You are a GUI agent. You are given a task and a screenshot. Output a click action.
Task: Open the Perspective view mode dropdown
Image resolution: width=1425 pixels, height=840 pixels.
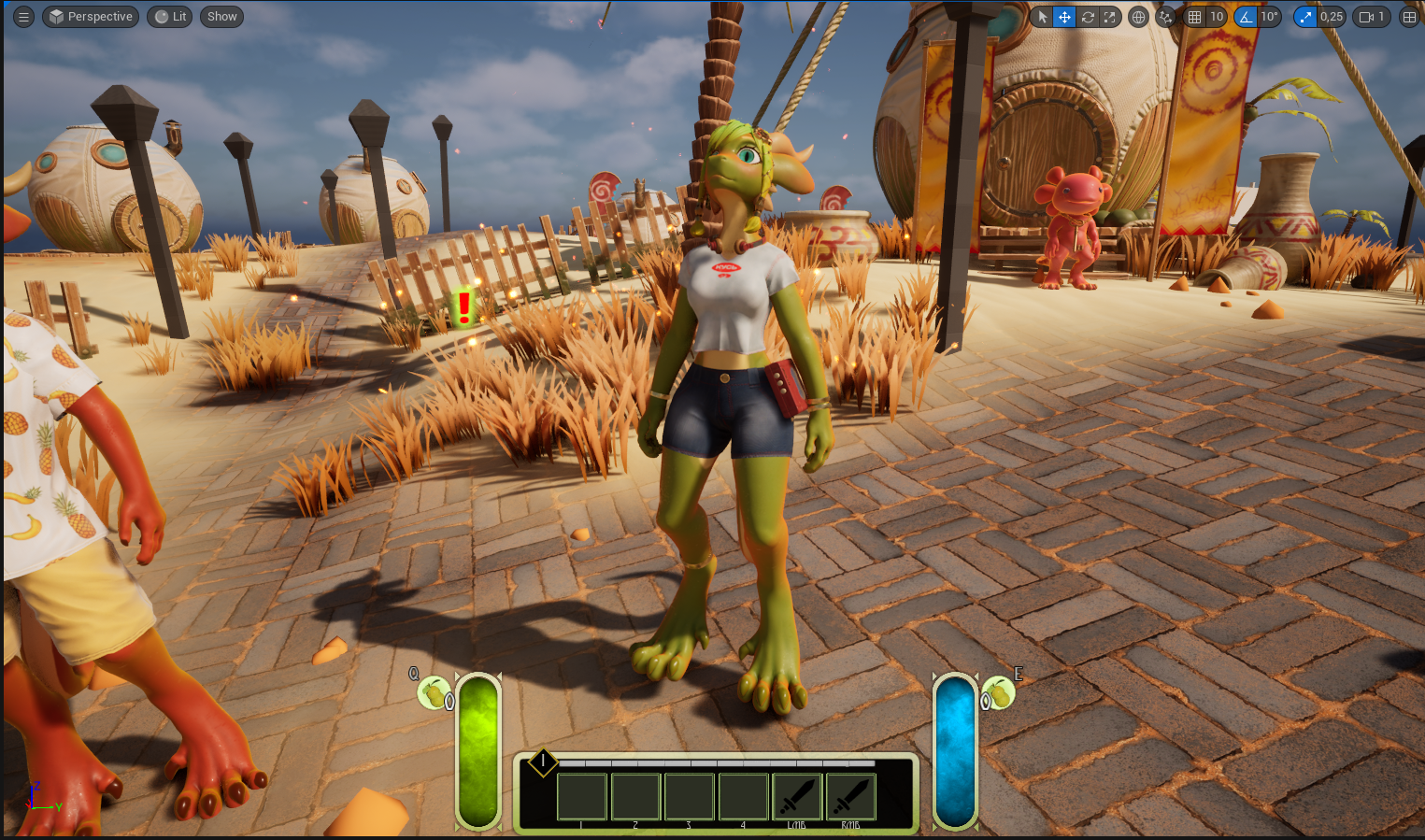pos(91,17)
